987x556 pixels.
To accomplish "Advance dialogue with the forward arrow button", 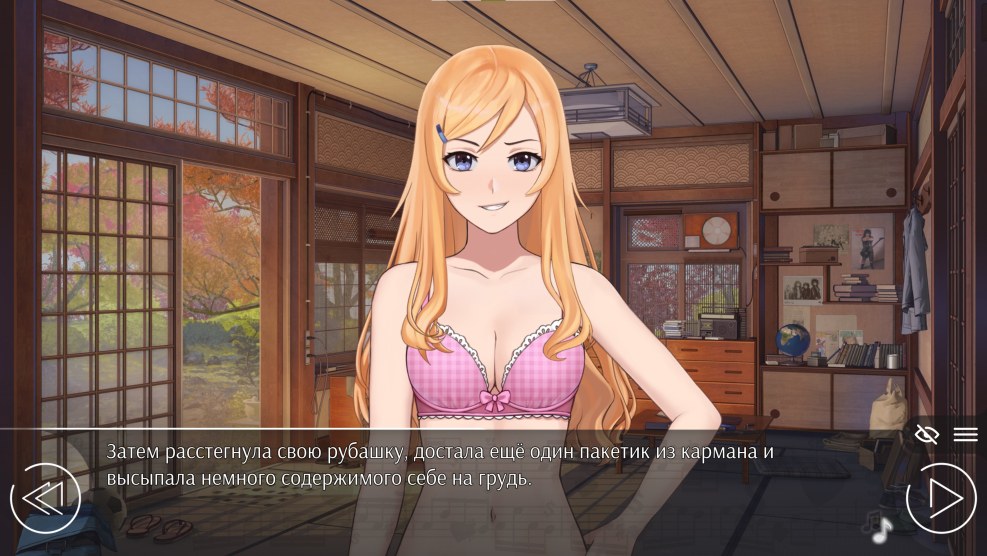I will [941, 498].
